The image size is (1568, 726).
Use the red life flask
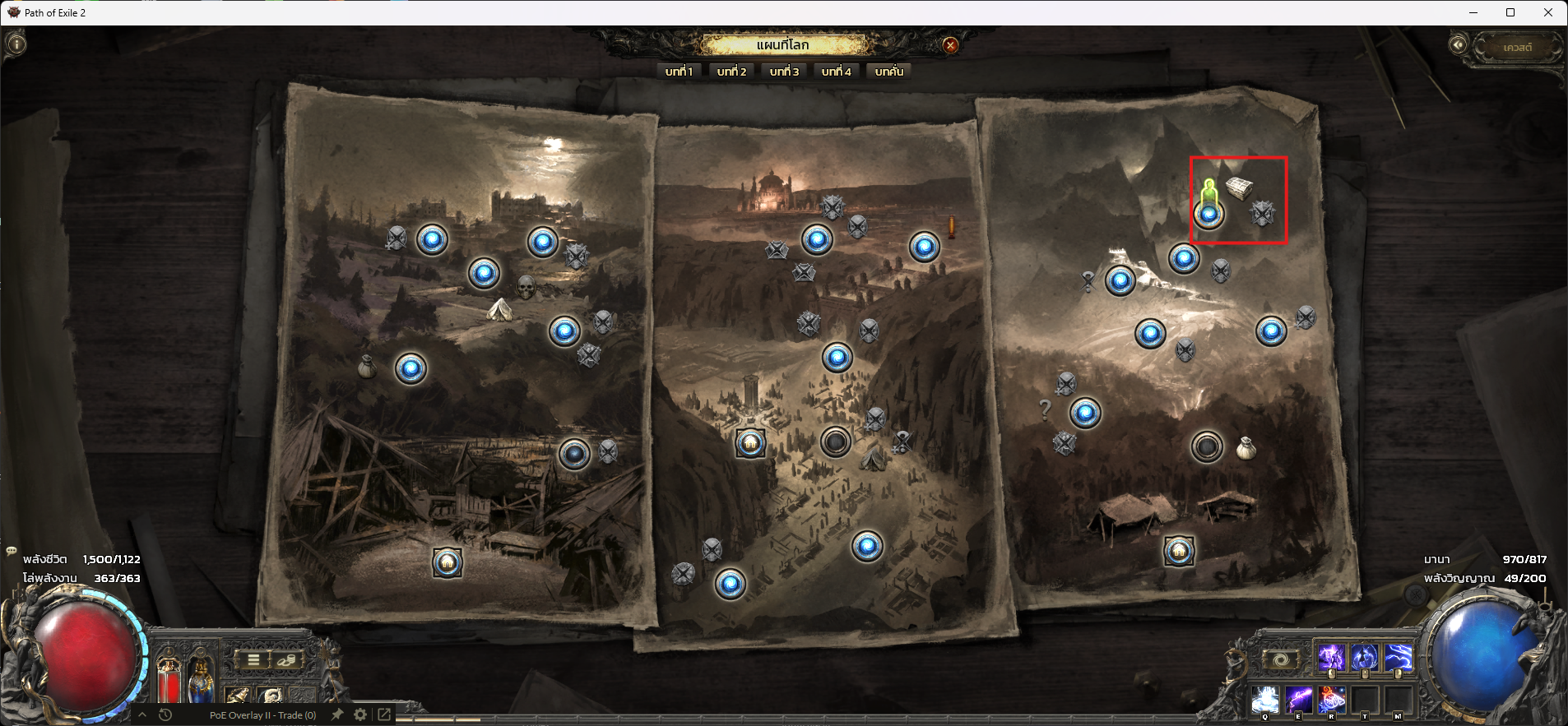coord(169,682)
